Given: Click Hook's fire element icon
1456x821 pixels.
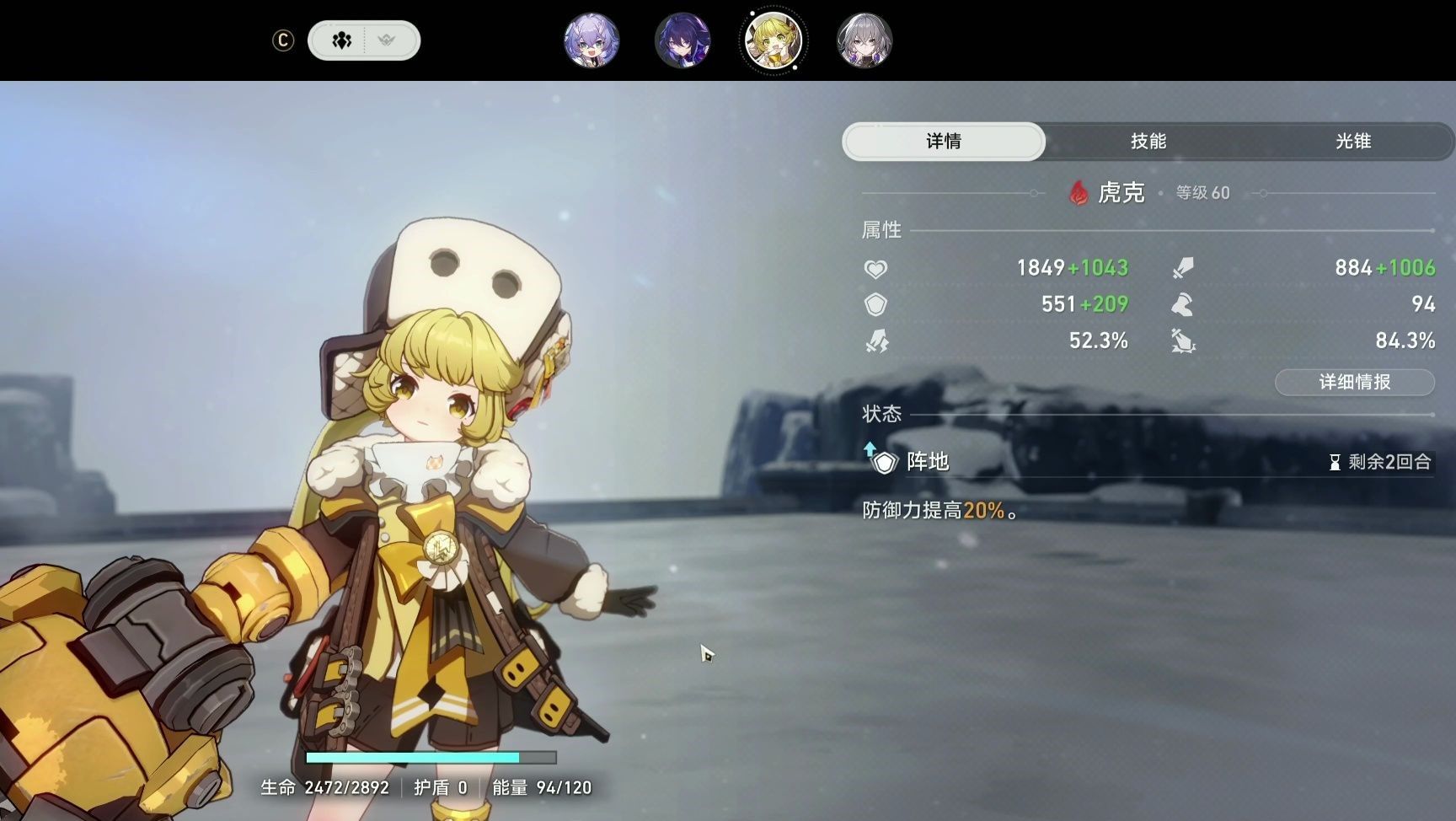Looking at the screenshot, I should pyautogui.click(x=1079, y=192).
